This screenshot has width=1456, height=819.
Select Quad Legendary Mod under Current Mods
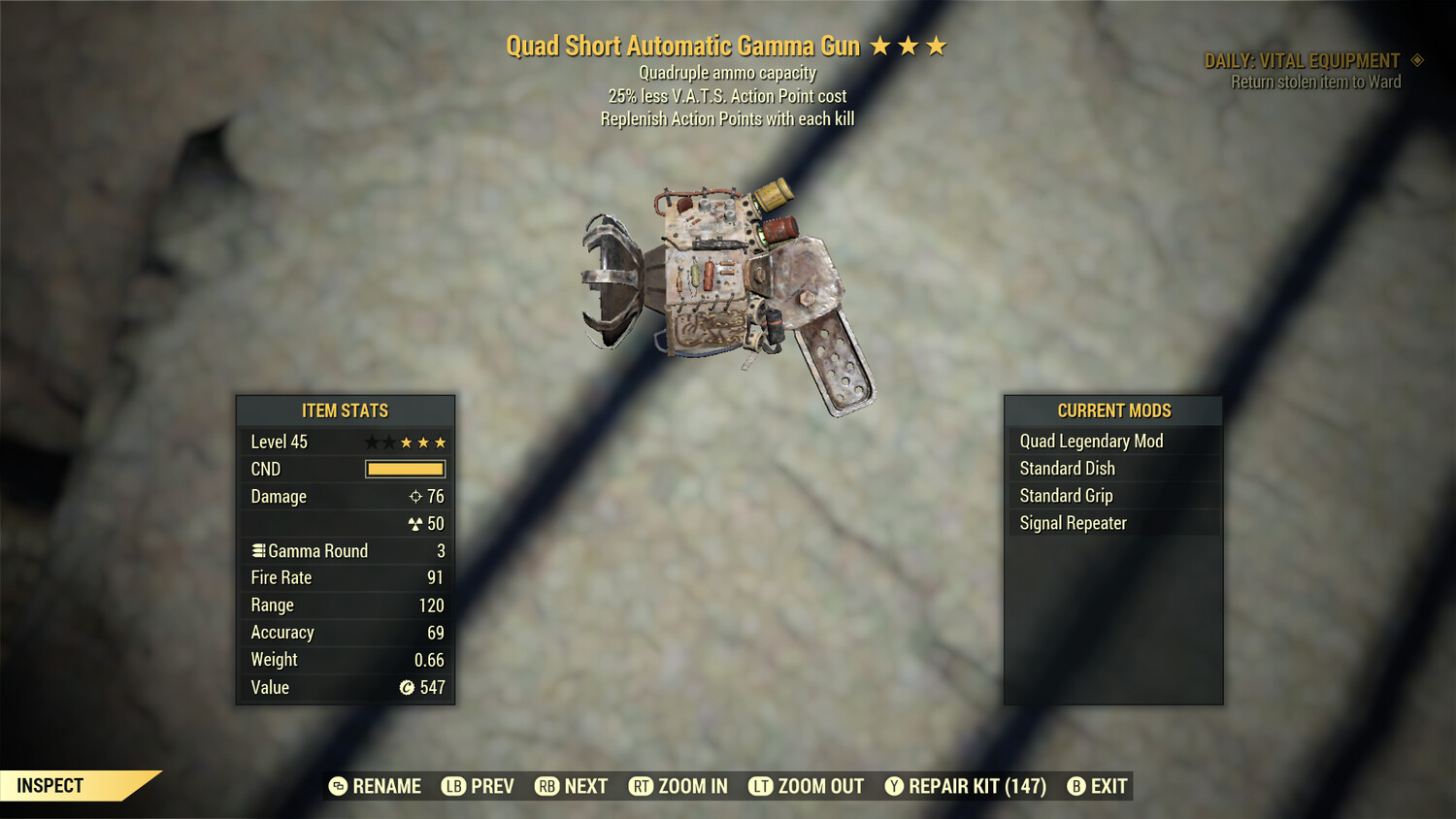1090,441
